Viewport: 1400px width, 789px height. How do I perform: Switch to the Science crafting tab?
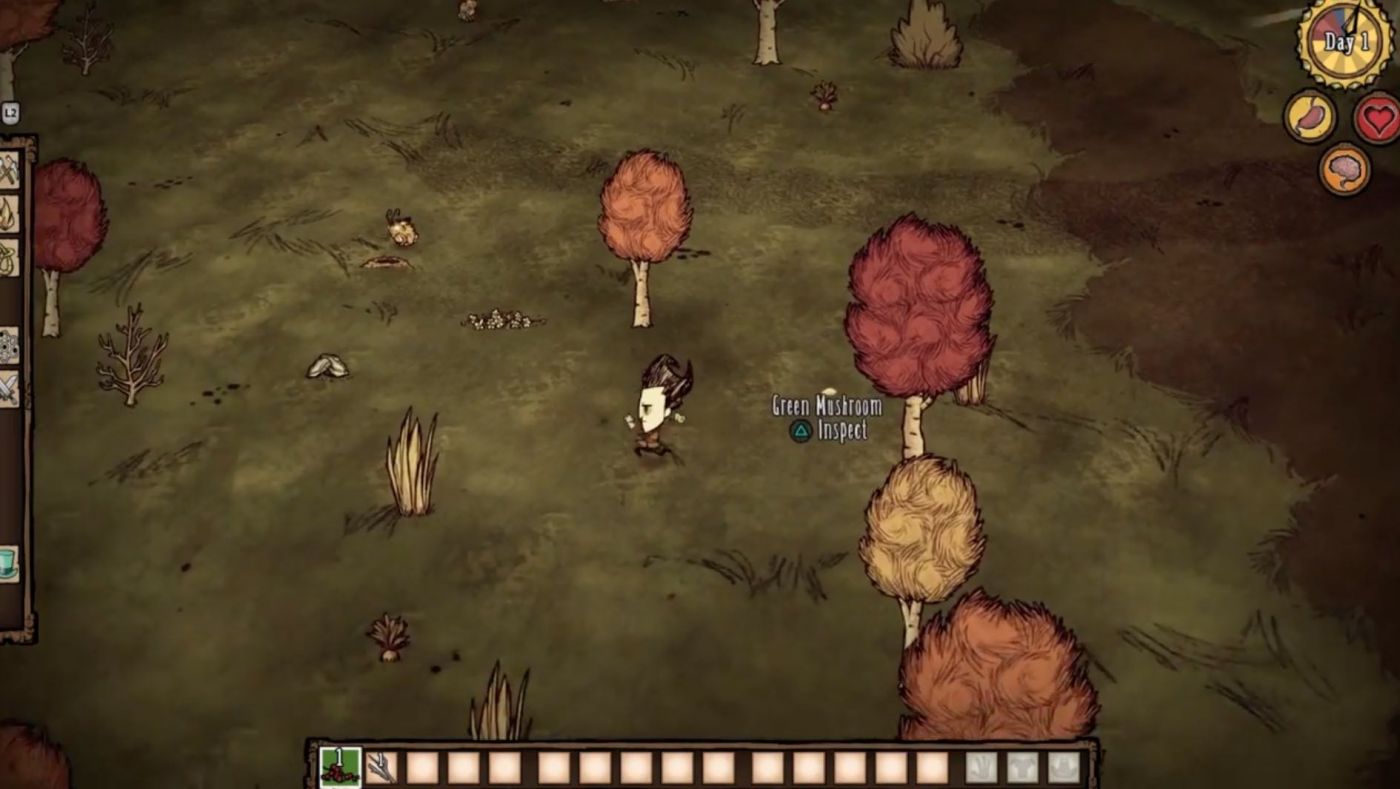pos(9,345)
